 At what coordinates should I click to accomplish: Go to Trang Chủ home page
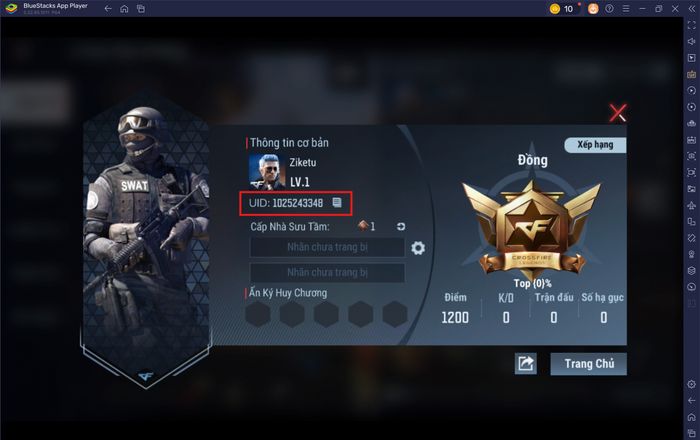point(588,363)
